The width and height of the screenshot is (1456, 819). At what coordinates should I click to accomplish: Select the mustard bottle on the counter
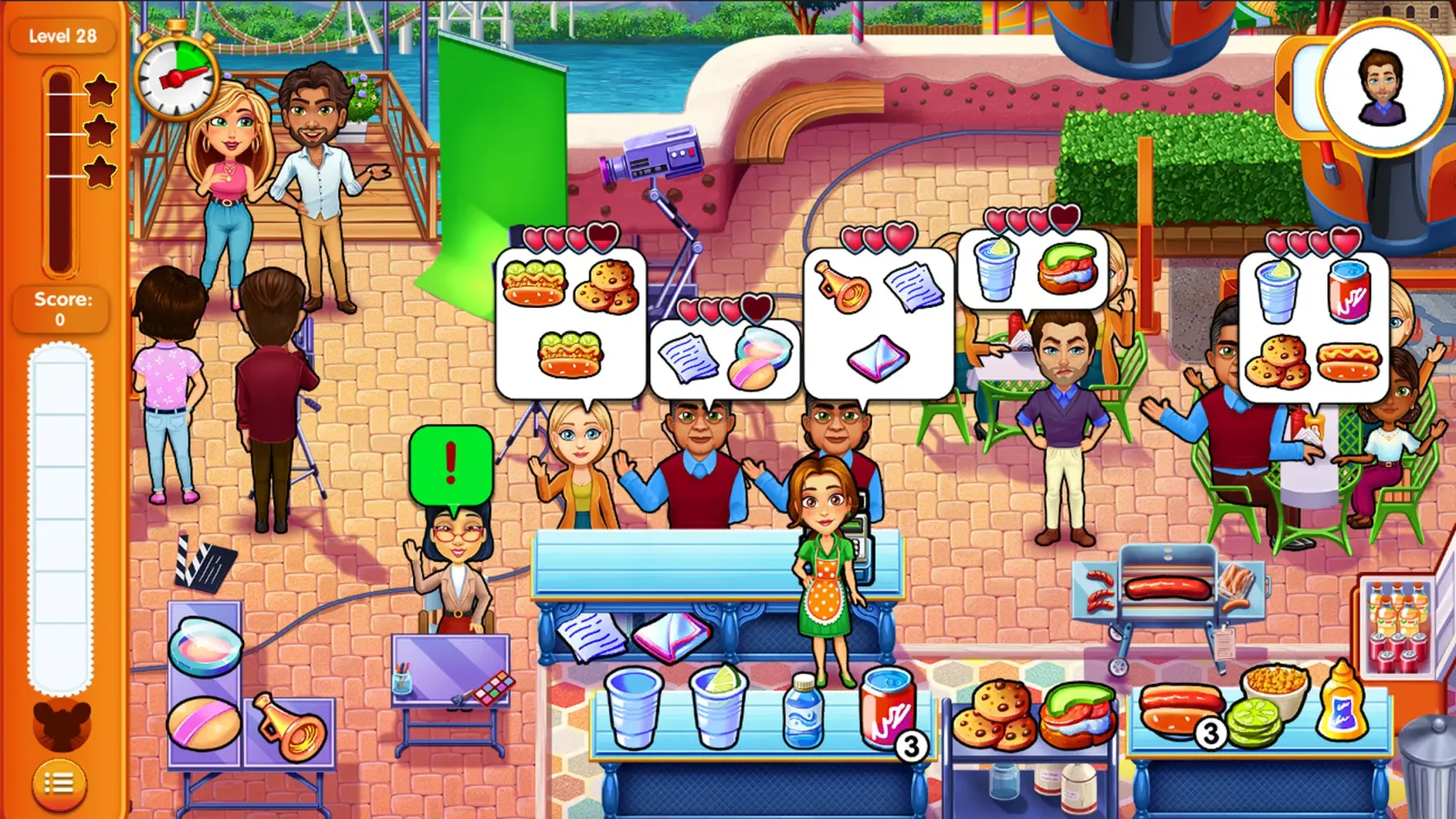click(x=1340, y=710)
